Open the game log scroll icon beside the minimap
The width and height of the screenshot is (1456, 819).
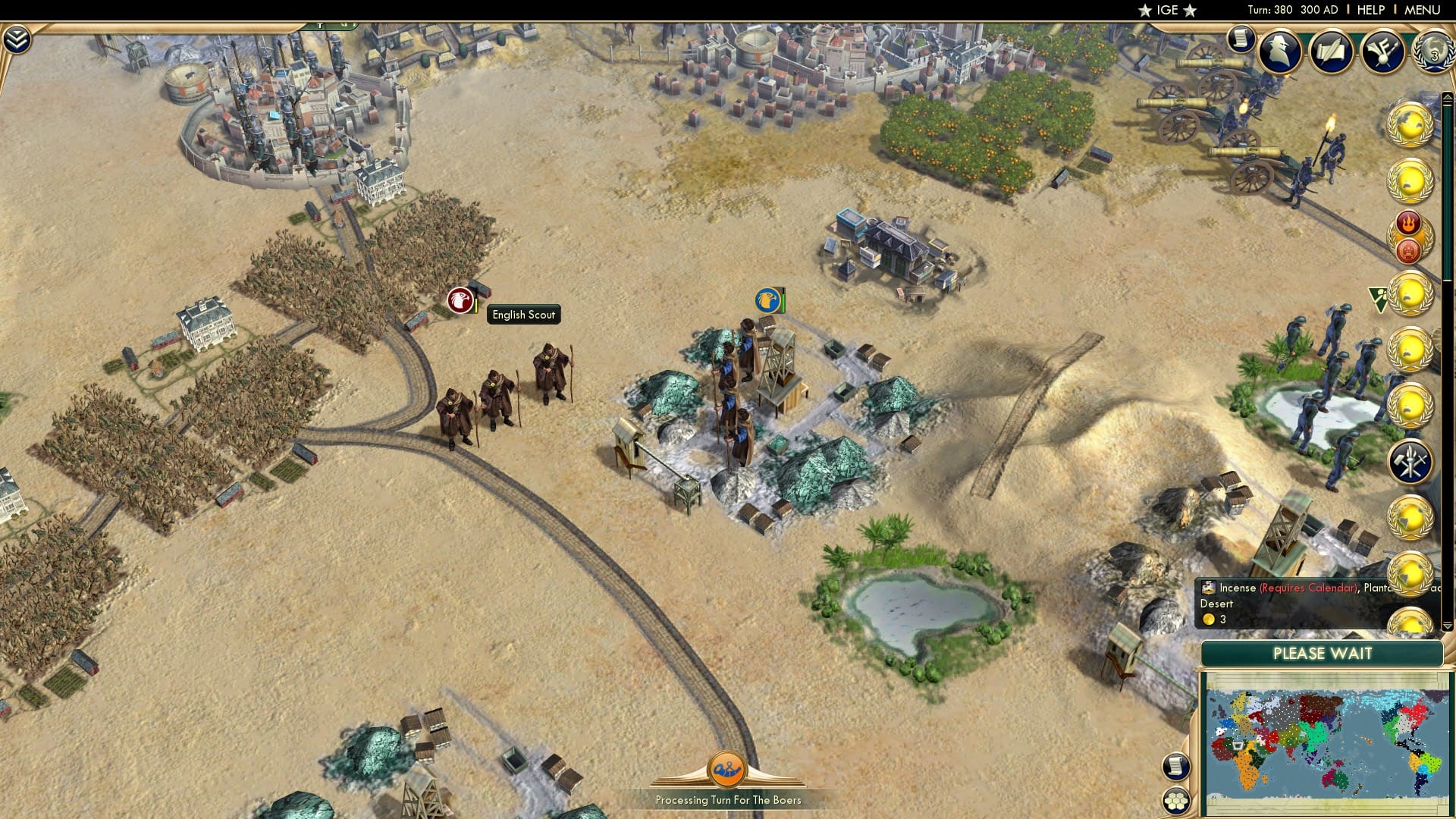1176,767
